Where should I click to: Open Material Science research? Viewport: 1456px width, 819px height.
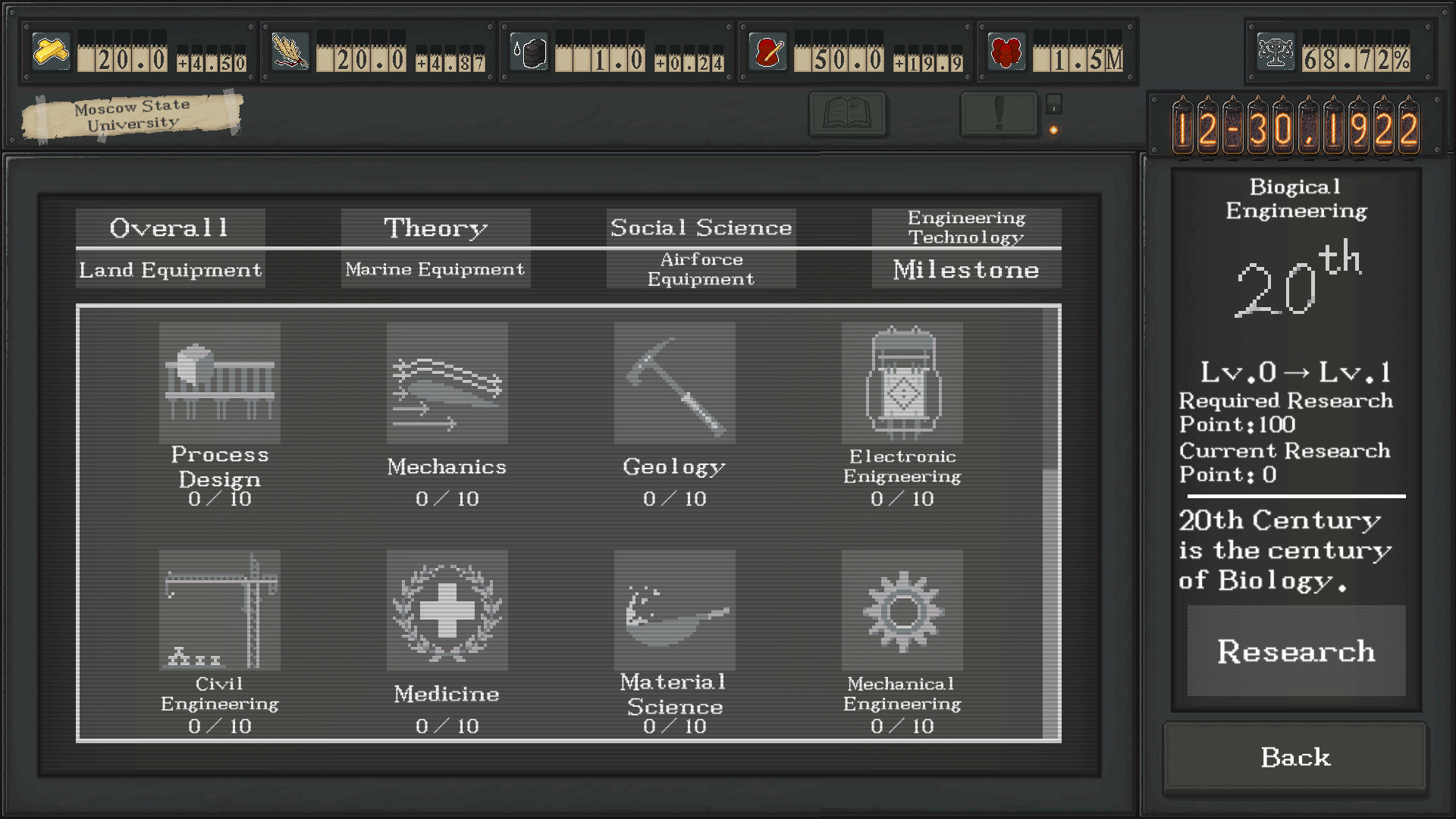[x=674, y=610]
